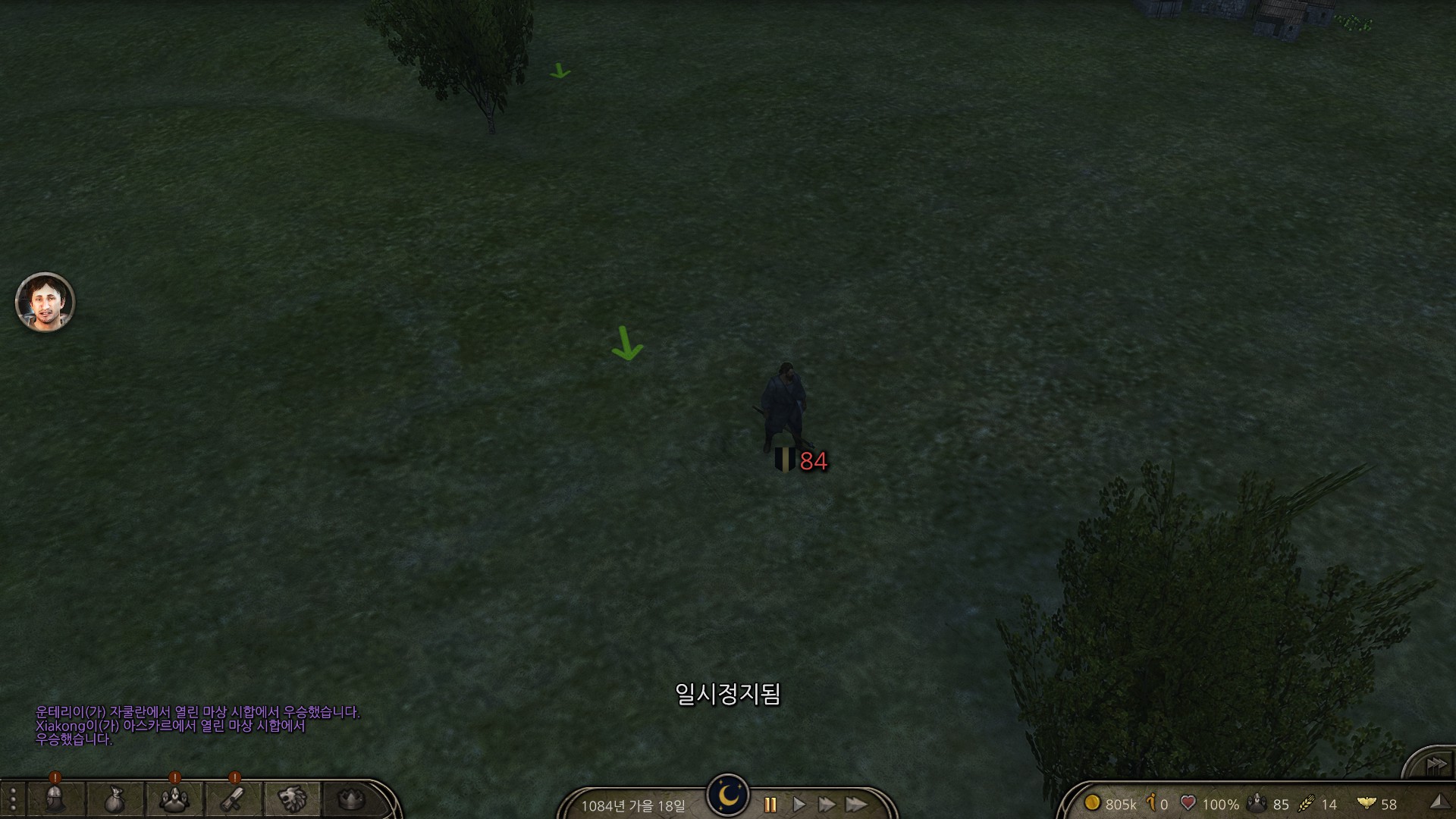
Task: Click the gold pause button
Action: click(770, 805)
